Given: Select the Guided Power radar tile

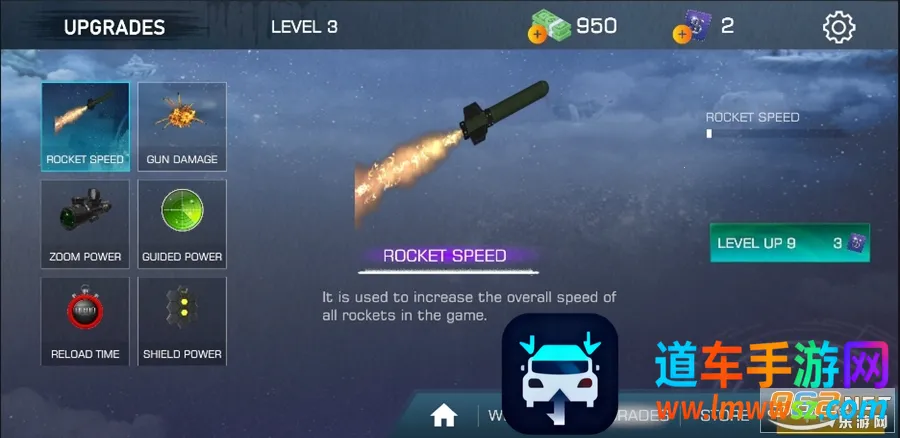Looking at the screenshot, I should pos(182,223).
